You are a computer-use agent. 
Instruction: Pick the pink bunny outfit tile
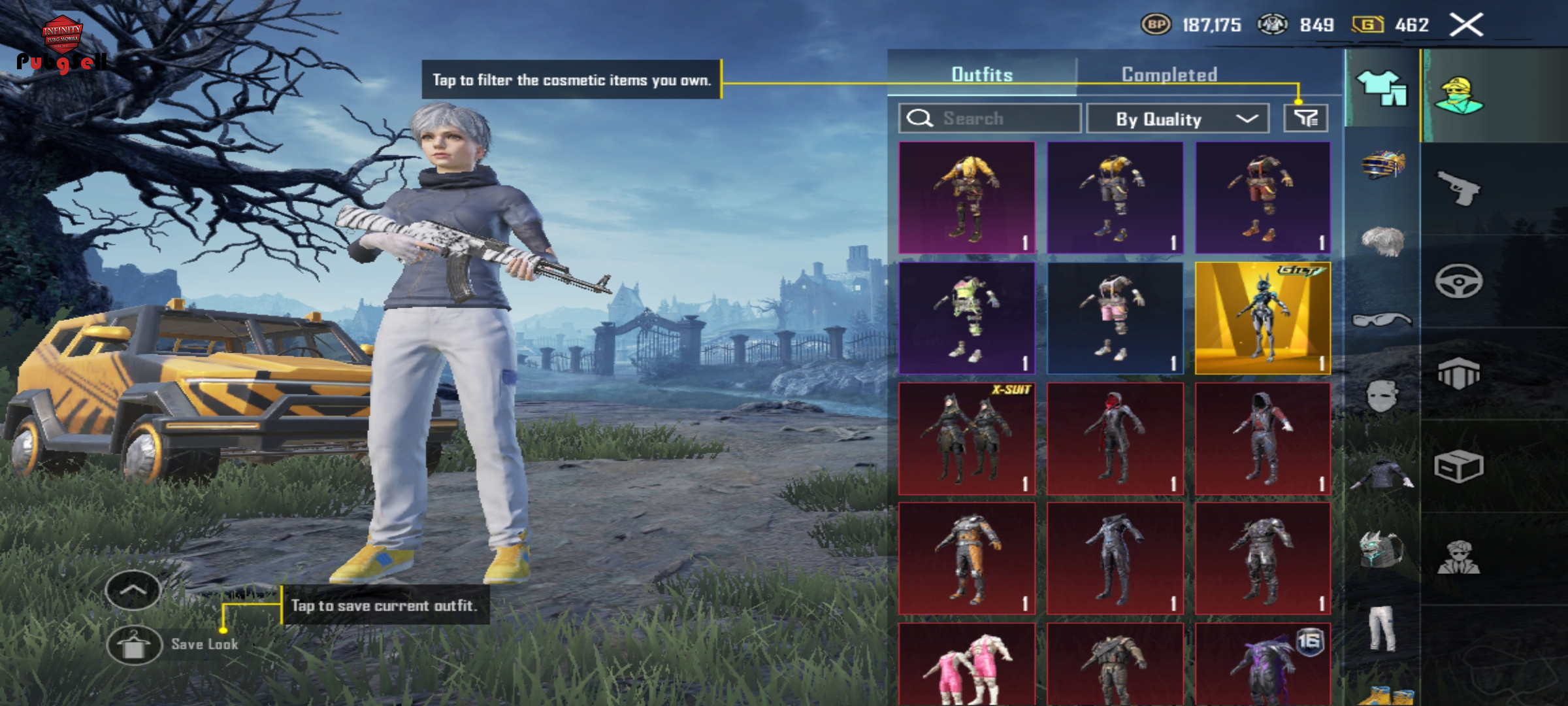pyautogui.click(x=967, y=664)
